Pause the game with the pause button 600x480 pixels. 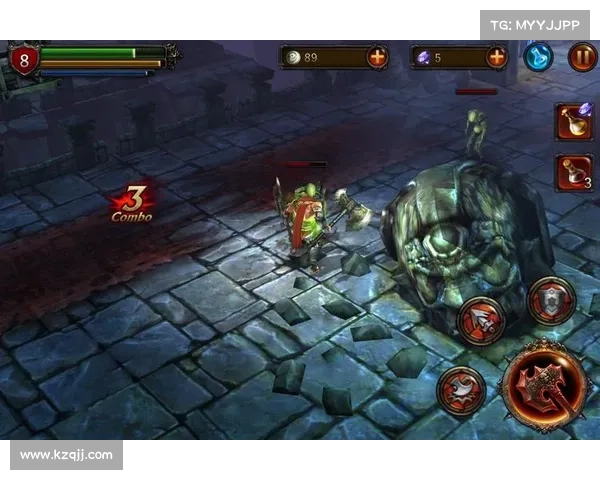coord(582,57)
